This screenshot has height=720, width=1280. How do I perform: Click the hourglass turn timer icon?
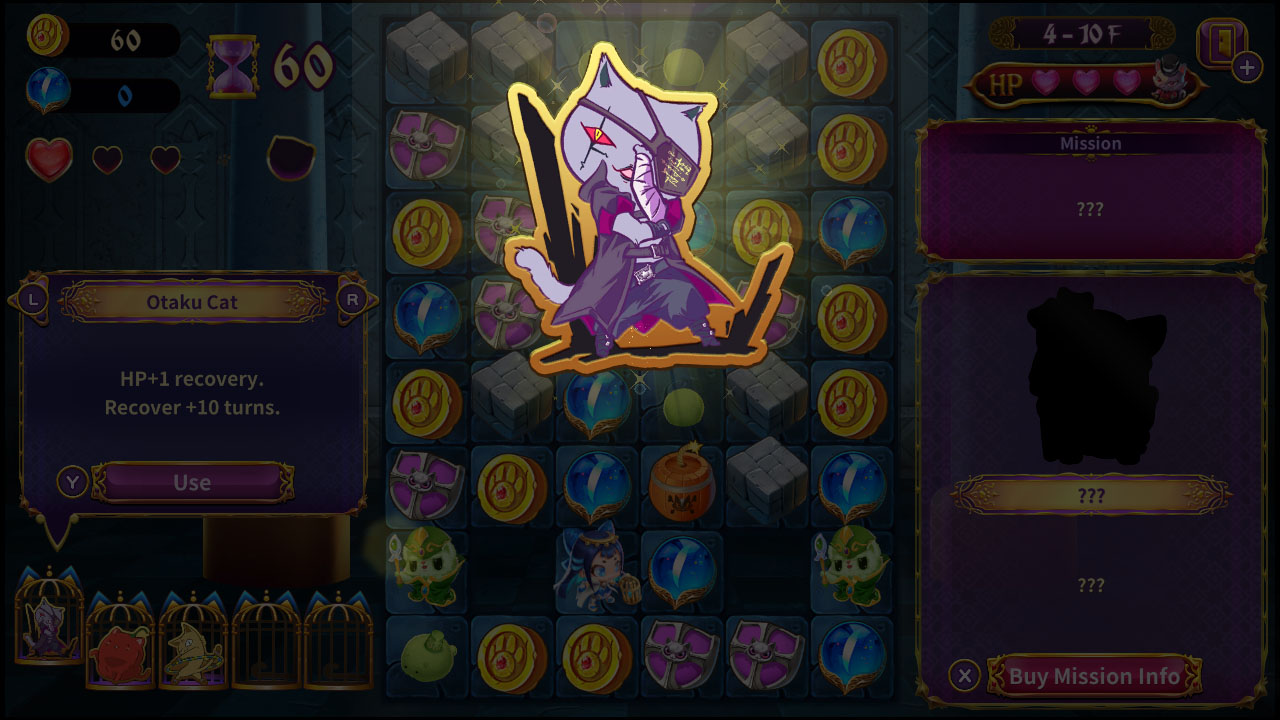pos(232,66)
